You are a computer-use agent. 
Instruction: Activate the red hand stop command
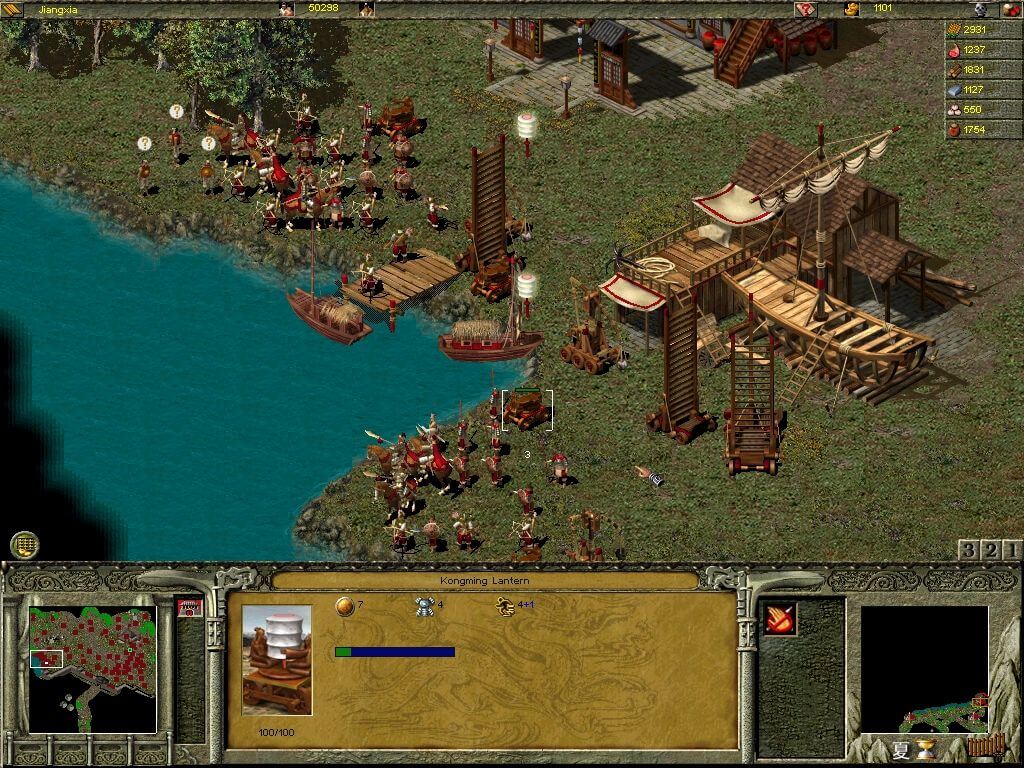[x=780, y=620]
